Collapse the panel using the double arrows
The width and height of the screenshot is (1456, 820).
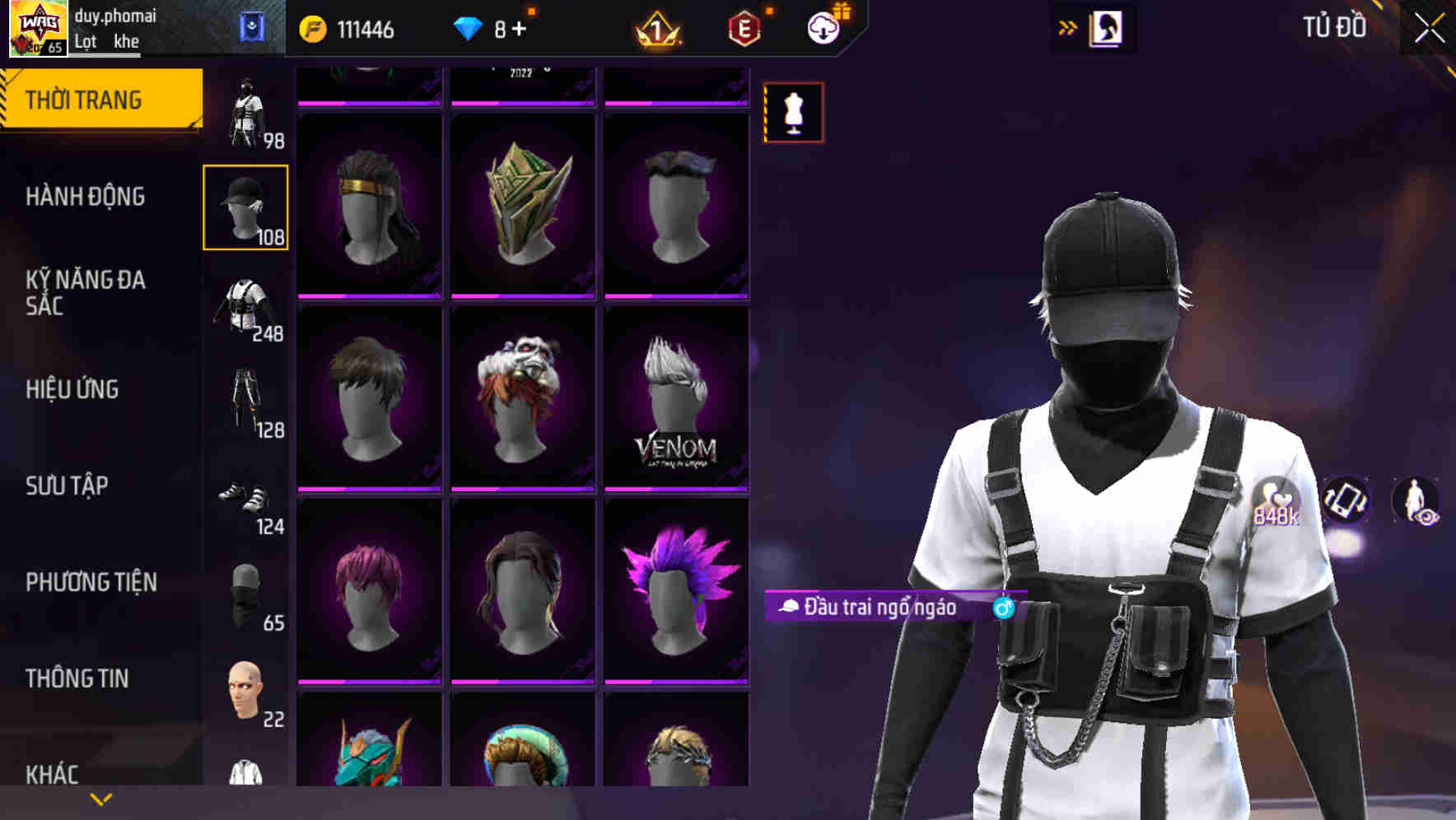click(x=1068, y=27)
